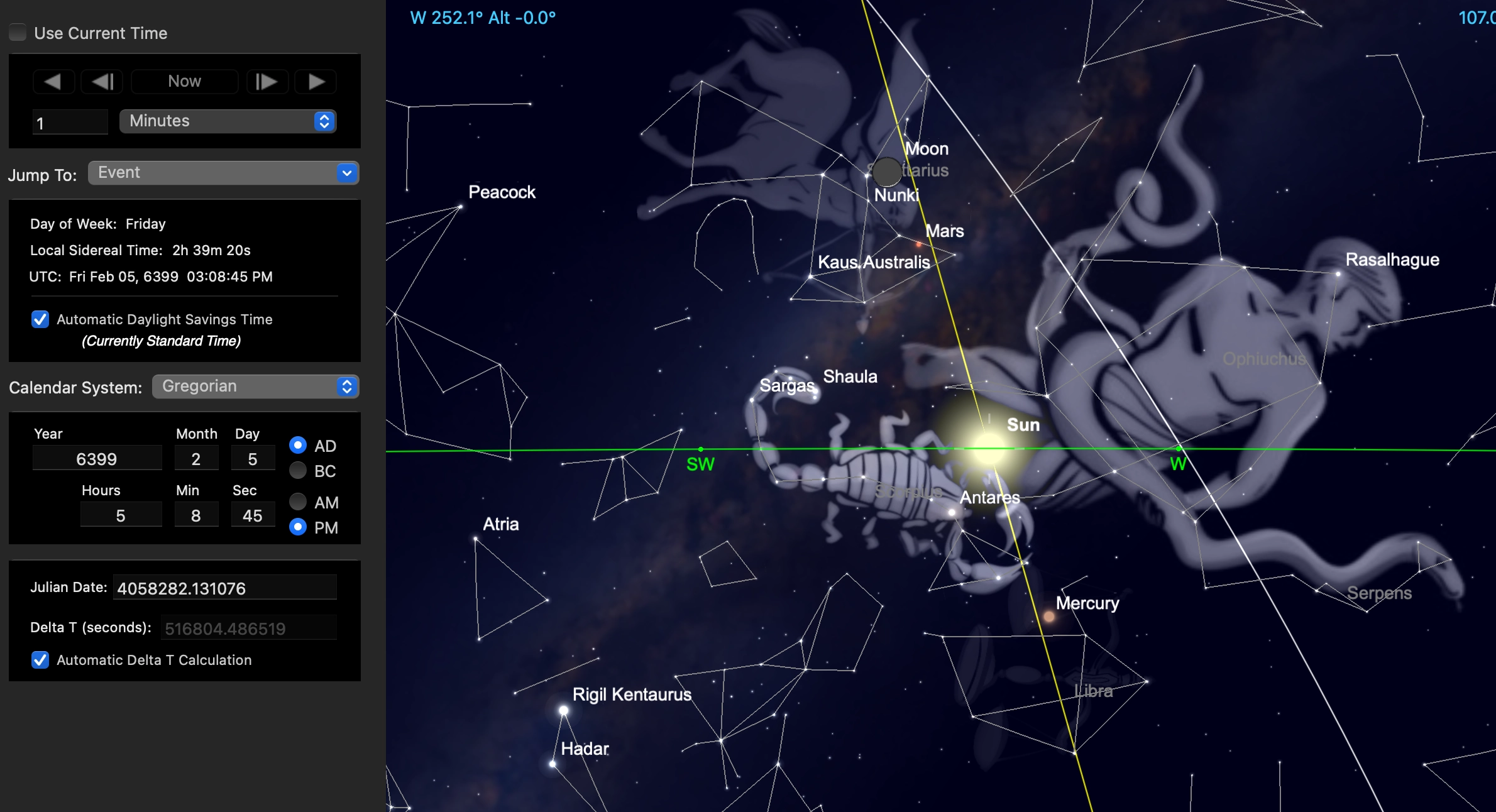The width and height of the screenshot is (1496, 812).
Task: Open the Minutes time unit dropdown
Action: pos(228,121)
